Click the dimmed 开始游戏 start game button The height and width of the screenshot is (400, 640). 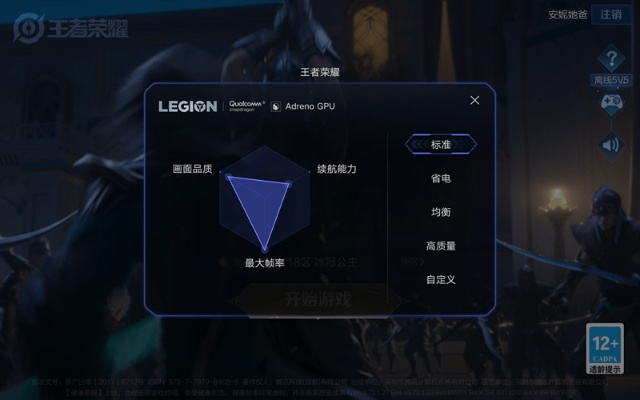tap(319, 298)
